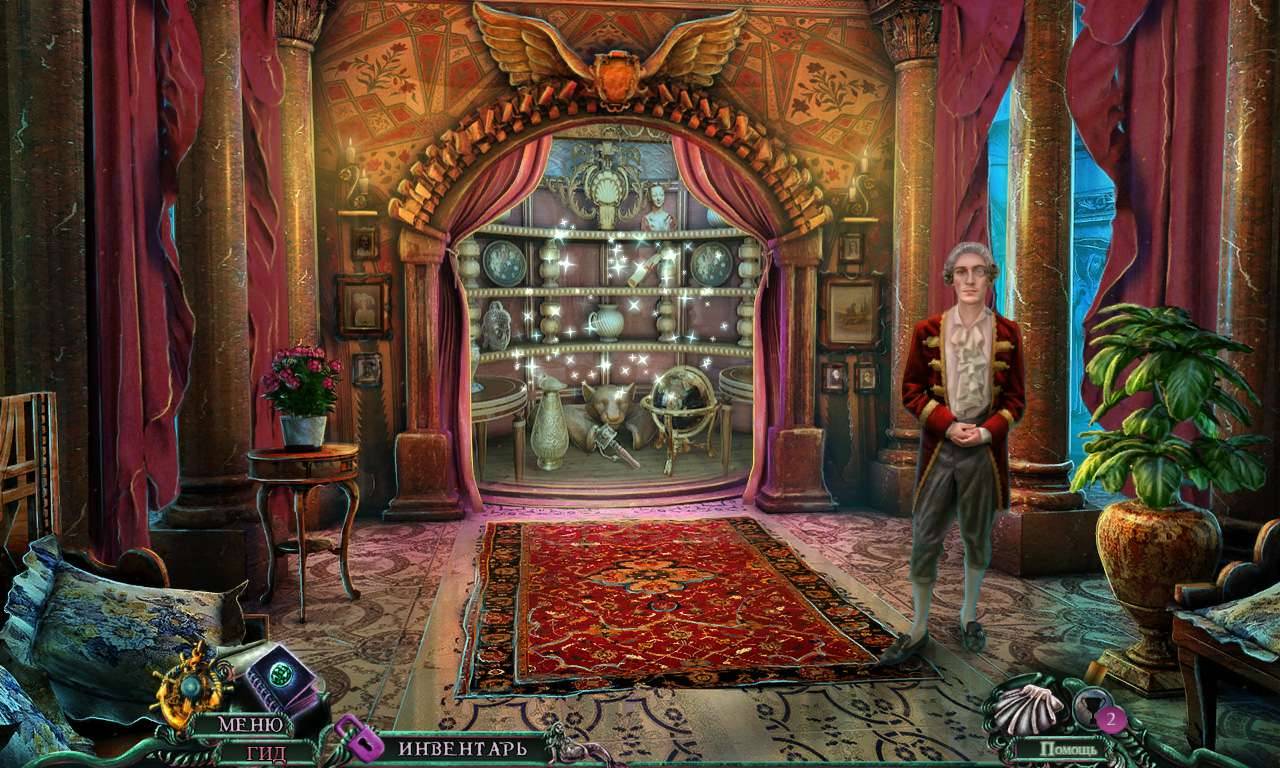The height and width of the screenshot is (768, 1280).
Task: Open the Гид strategy guide
Action: (266, 752)
